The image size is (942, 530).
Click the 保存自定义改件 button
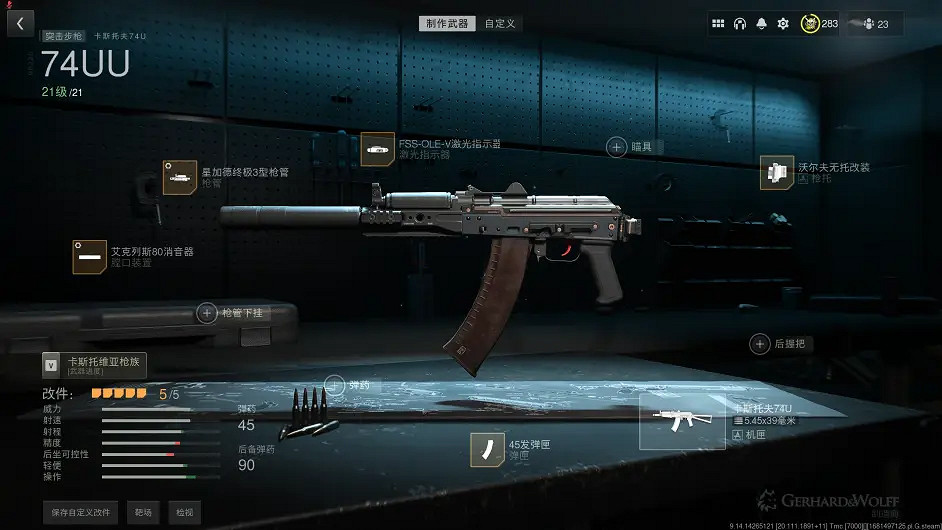pyautogui.click(x=81, y=512)
